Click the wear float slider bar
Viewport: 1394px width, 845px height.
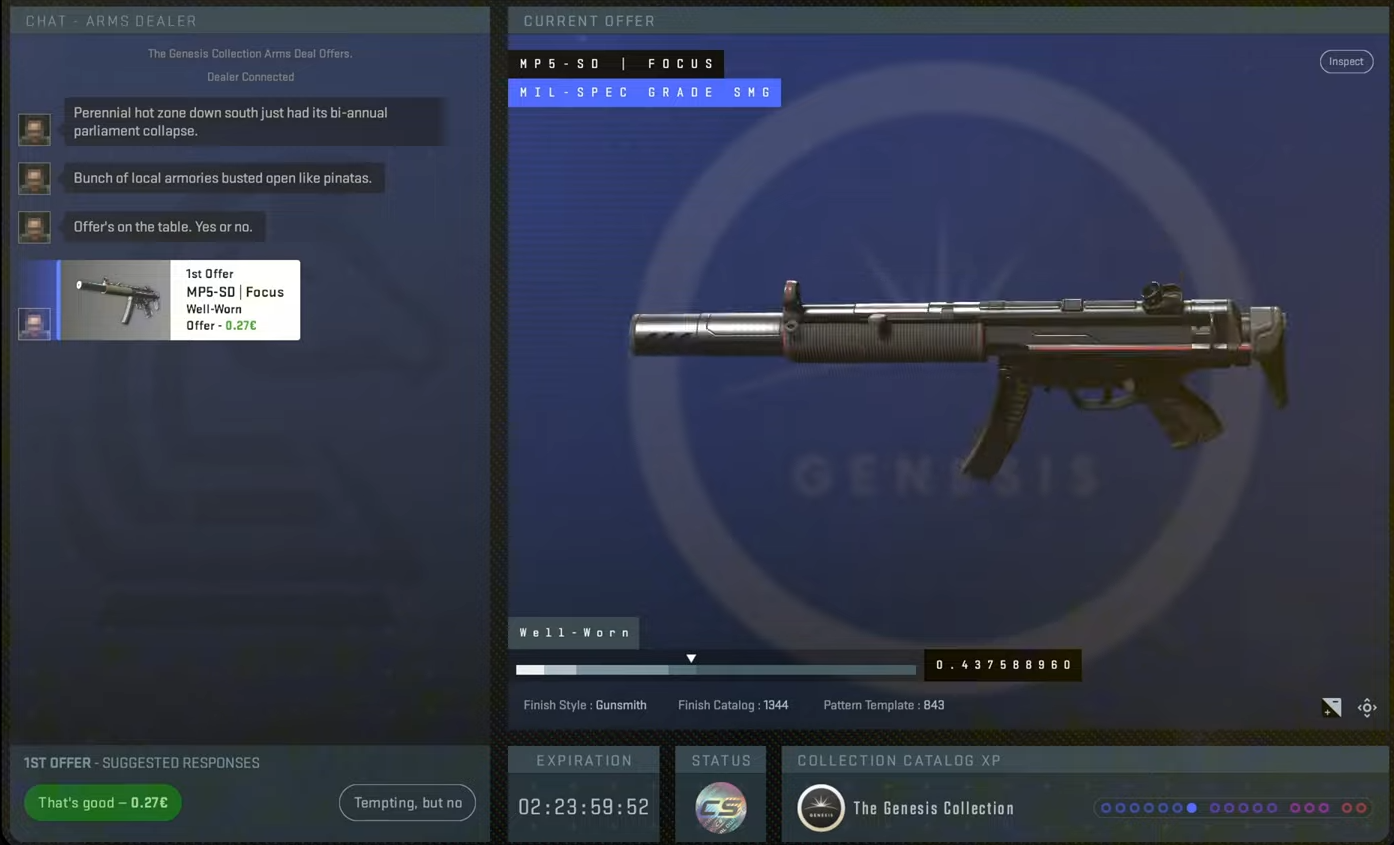pos(715,669)
